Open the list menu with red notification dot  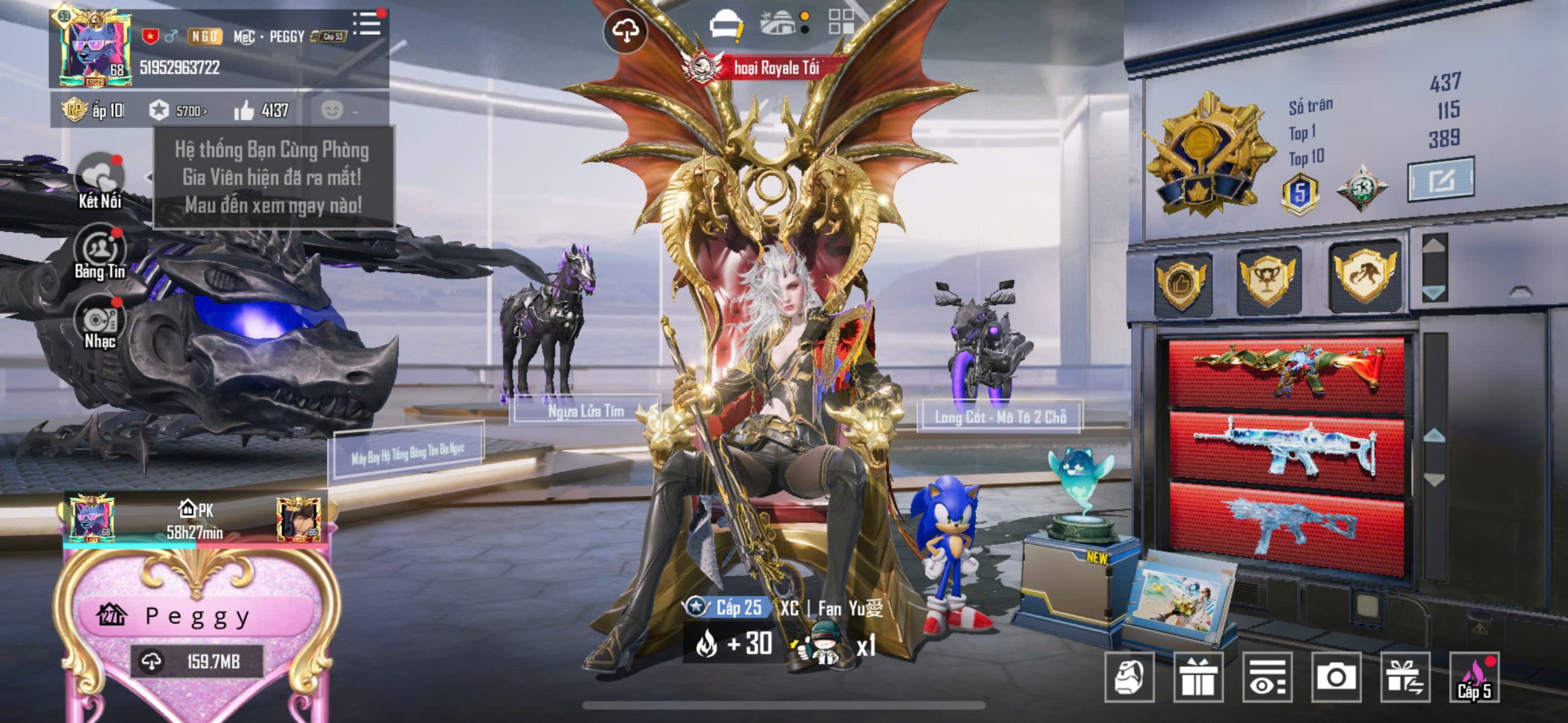(x=367, y=23)
